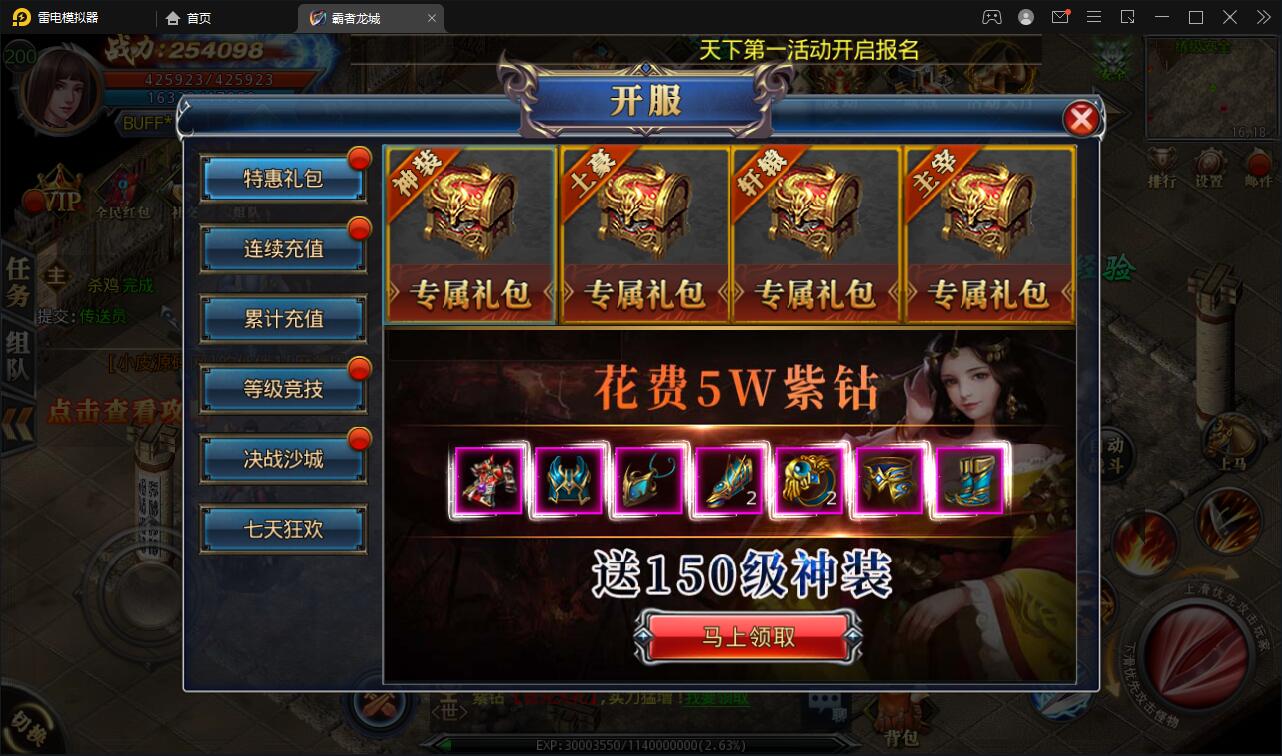
Task: Click the 马上领取 claim button
Action: pos(748,637)
